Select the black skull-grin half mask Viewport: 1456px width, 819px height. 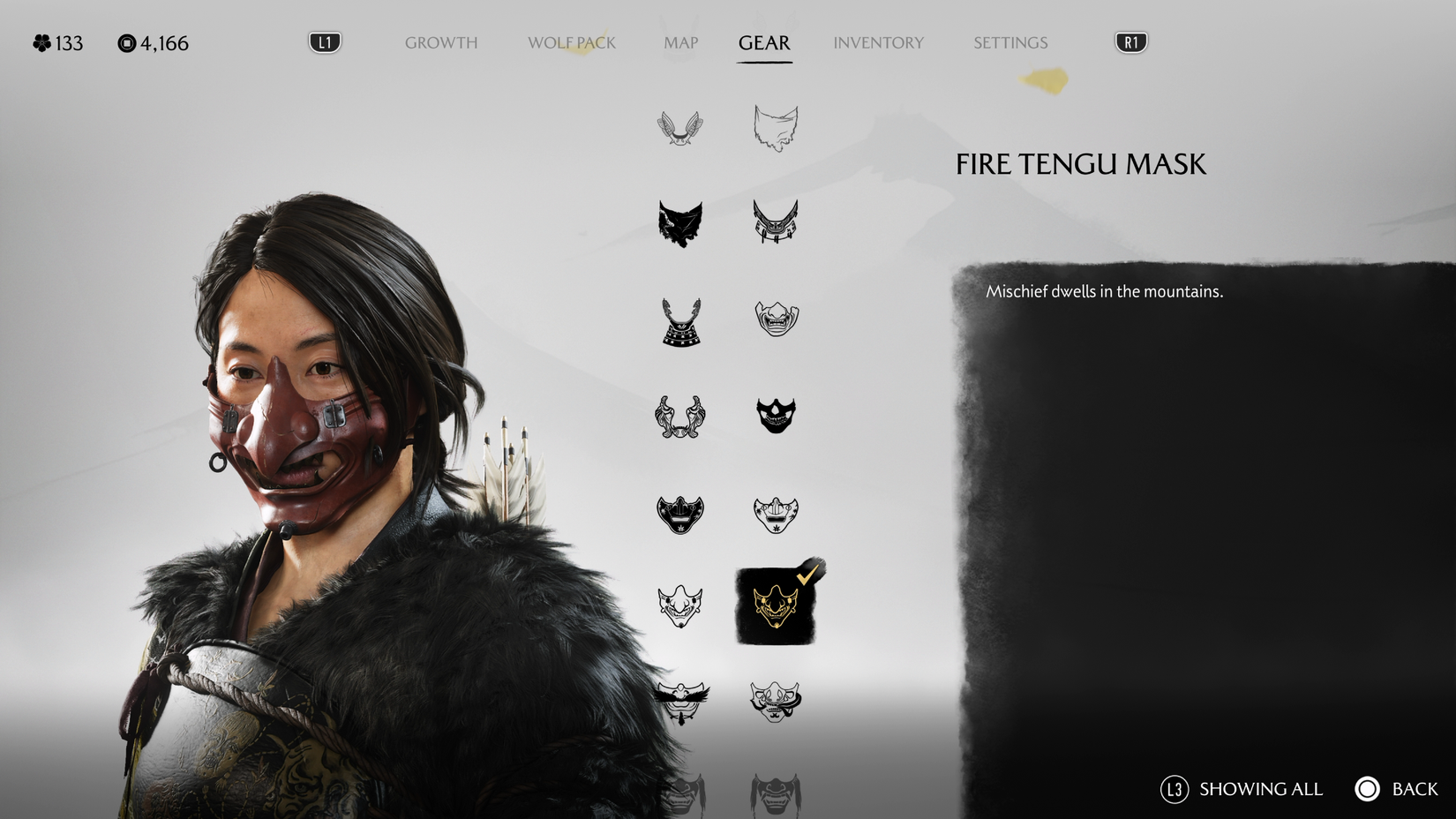(x=775, y=413)
